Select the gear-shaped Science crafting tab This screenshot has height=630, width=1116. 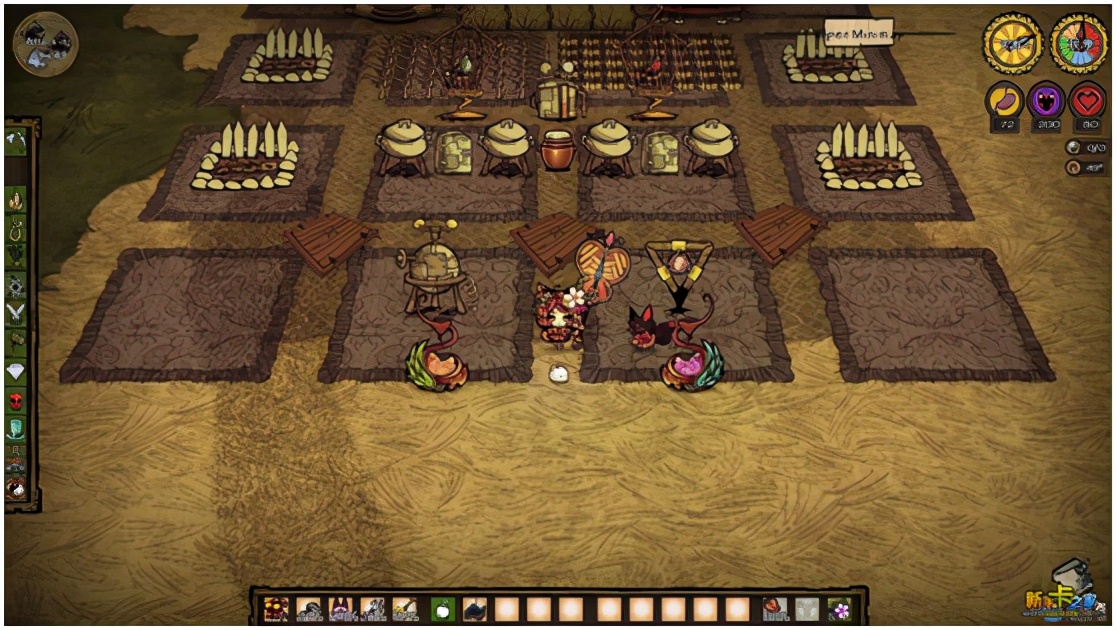click(x=17, y=286)
